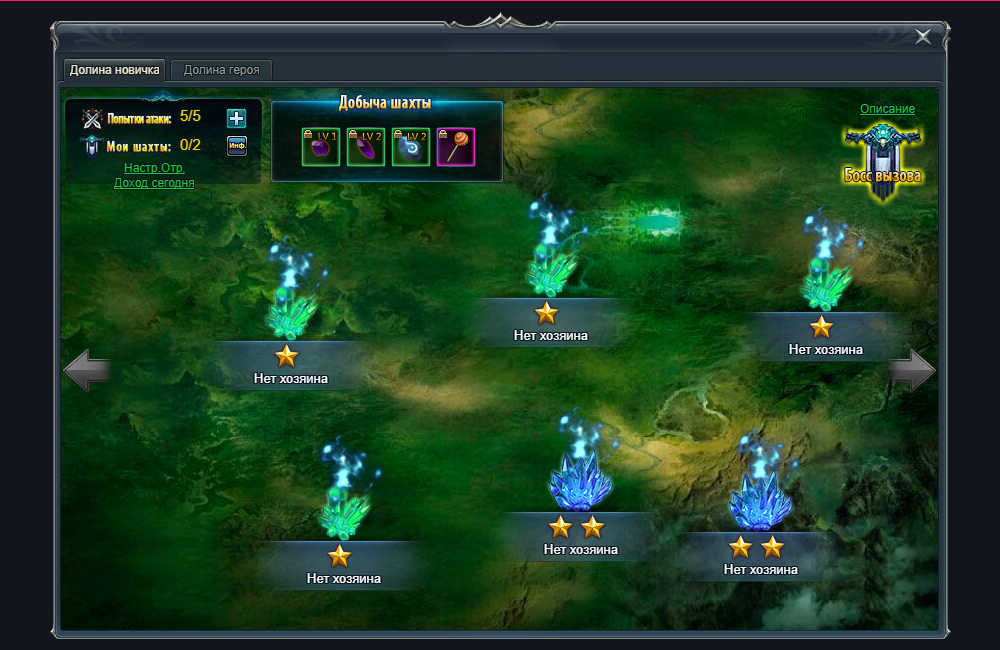1000x650 pixels.
Task: Select the Долина новичка tab
Action: coord(115,70)
